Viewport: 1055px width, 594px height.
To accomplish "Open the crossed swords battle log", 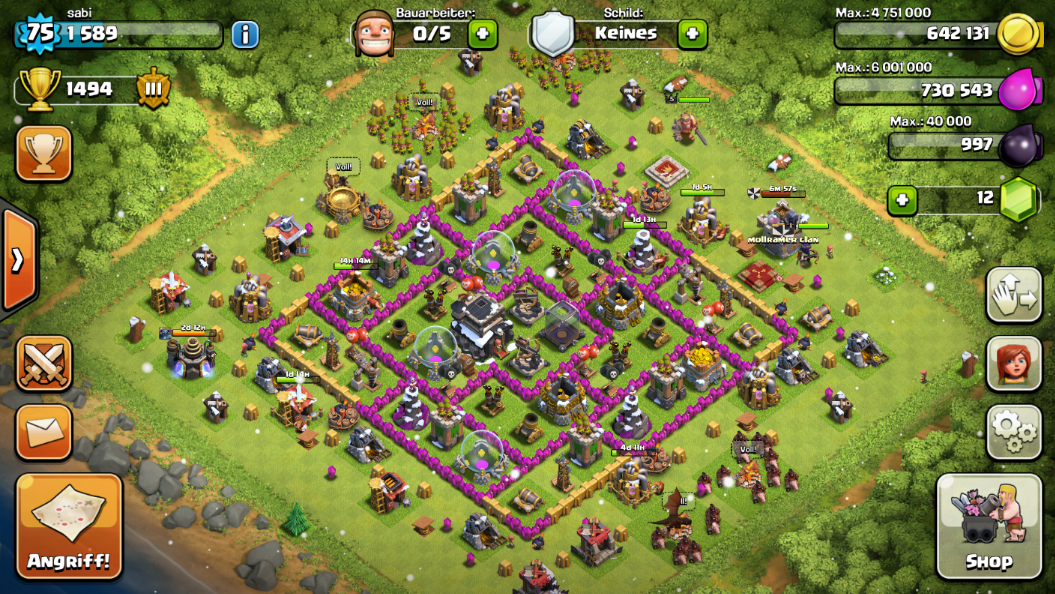I will pos(44,362).
